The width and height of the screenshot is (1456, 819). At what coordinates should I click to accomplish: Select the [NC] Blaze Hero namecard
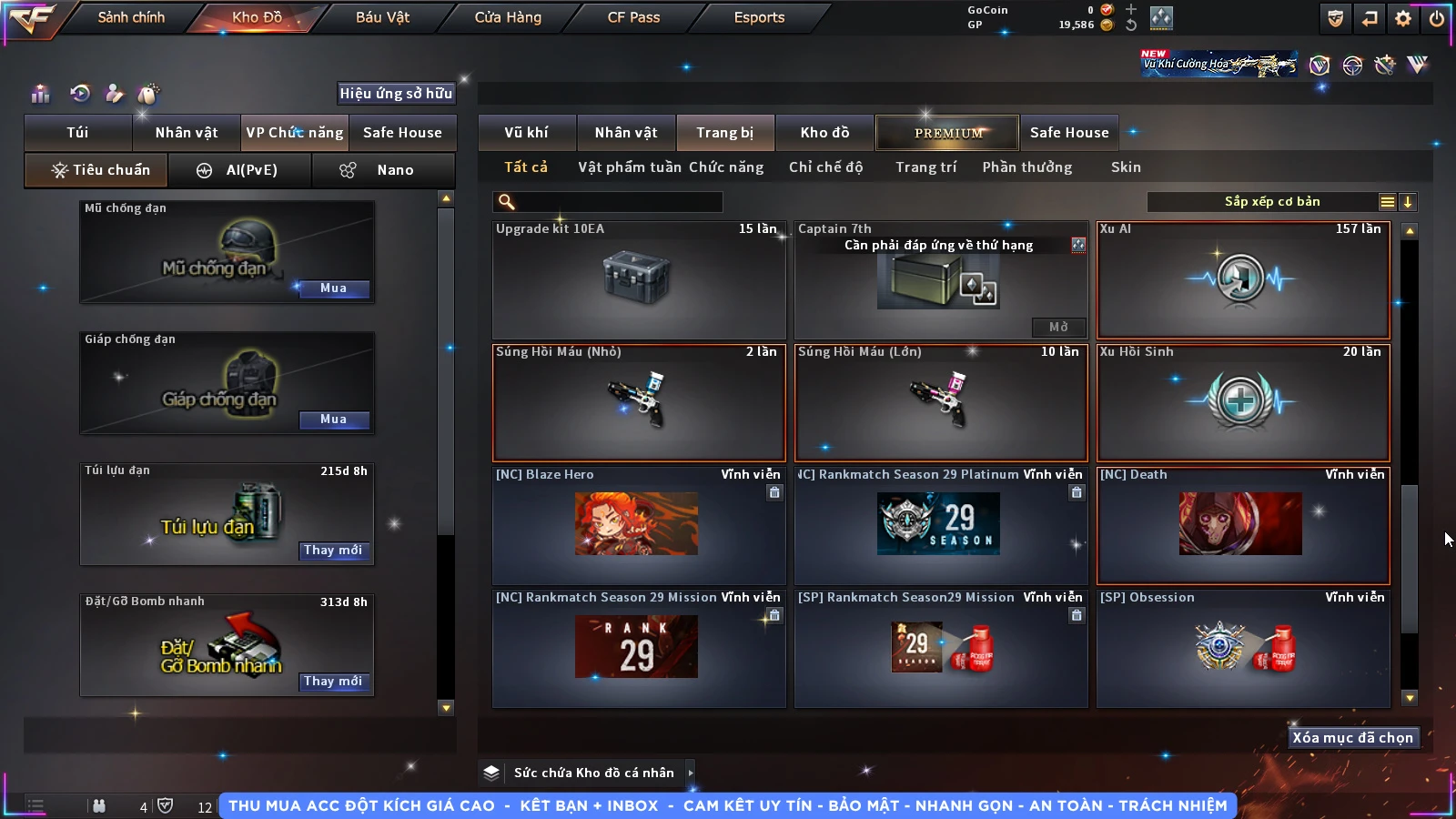click(x=639, y=525)
